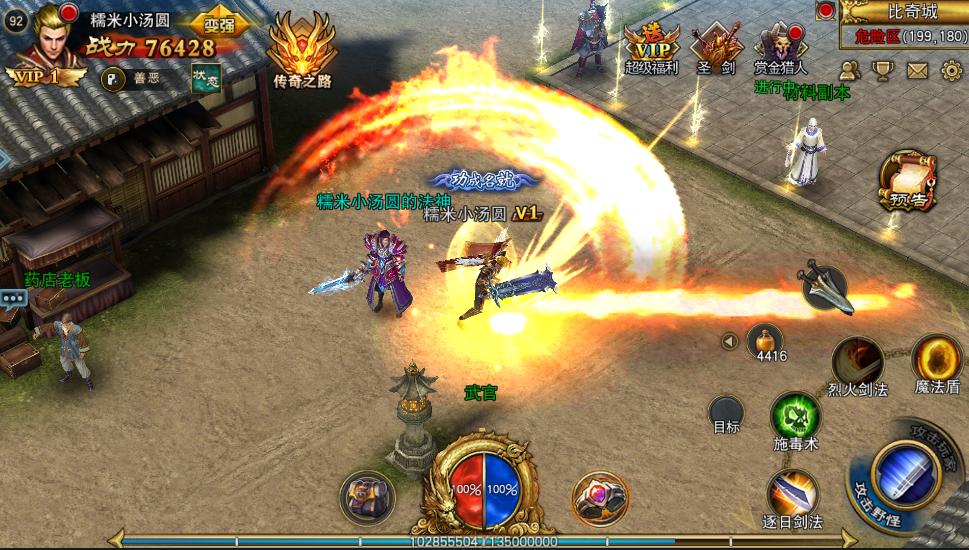
Task: Open the VIP 超级福利 super benefits
Action: 651,48
